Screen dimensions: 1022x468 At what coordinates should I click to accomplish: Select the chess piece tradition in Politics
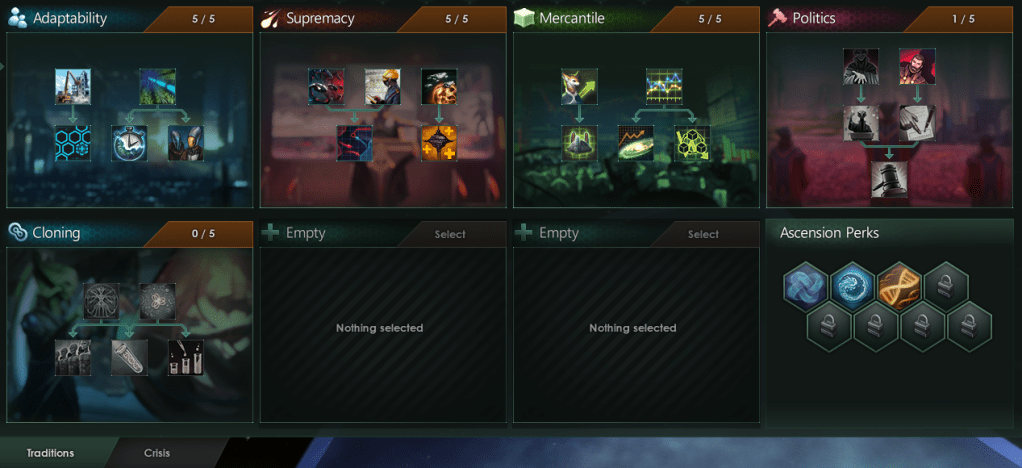(861, 123)
